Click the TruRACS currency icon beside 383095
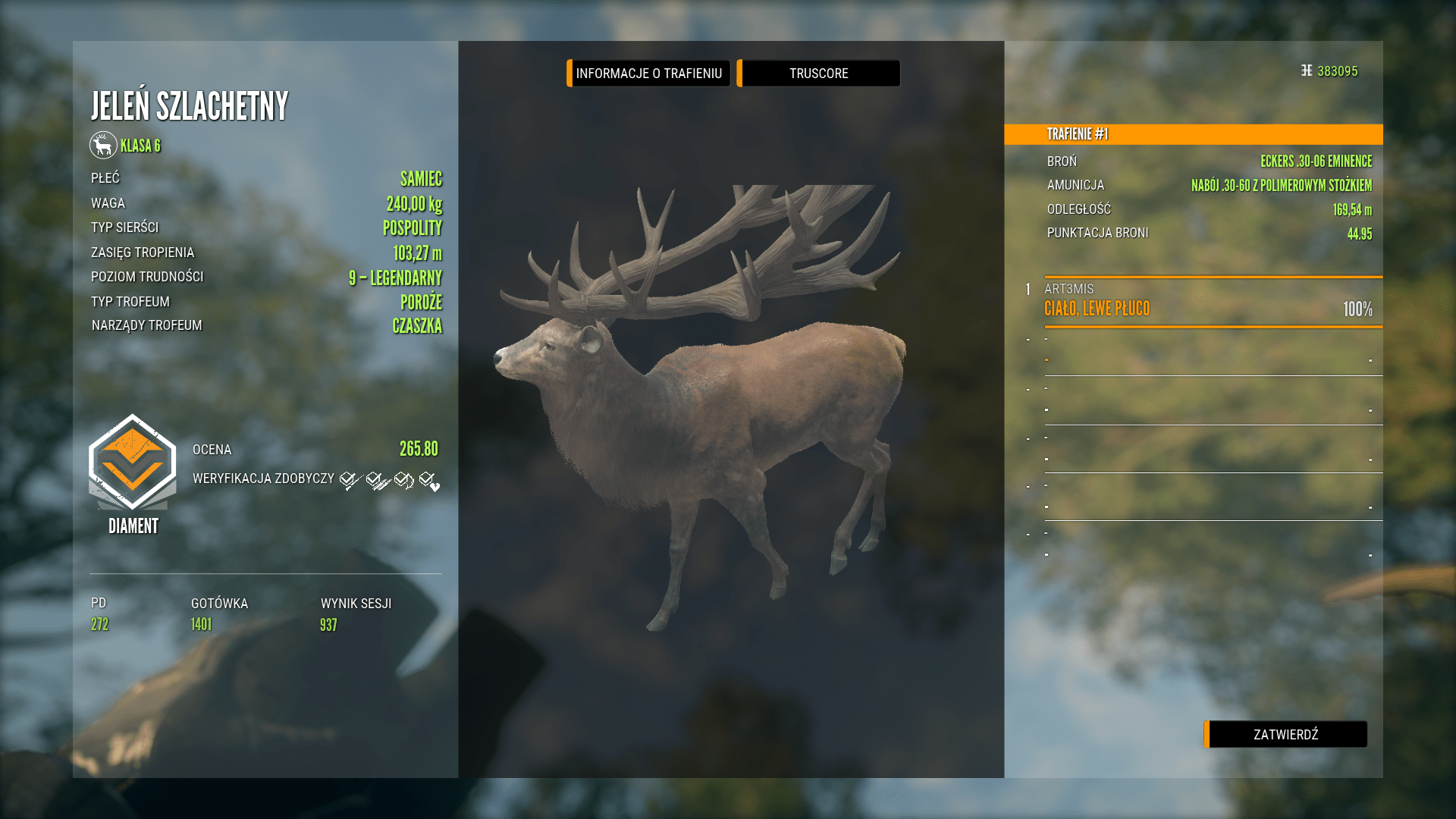This screenshot has height=819, width=1456. pyautogui.click(x=1305, y=70)
